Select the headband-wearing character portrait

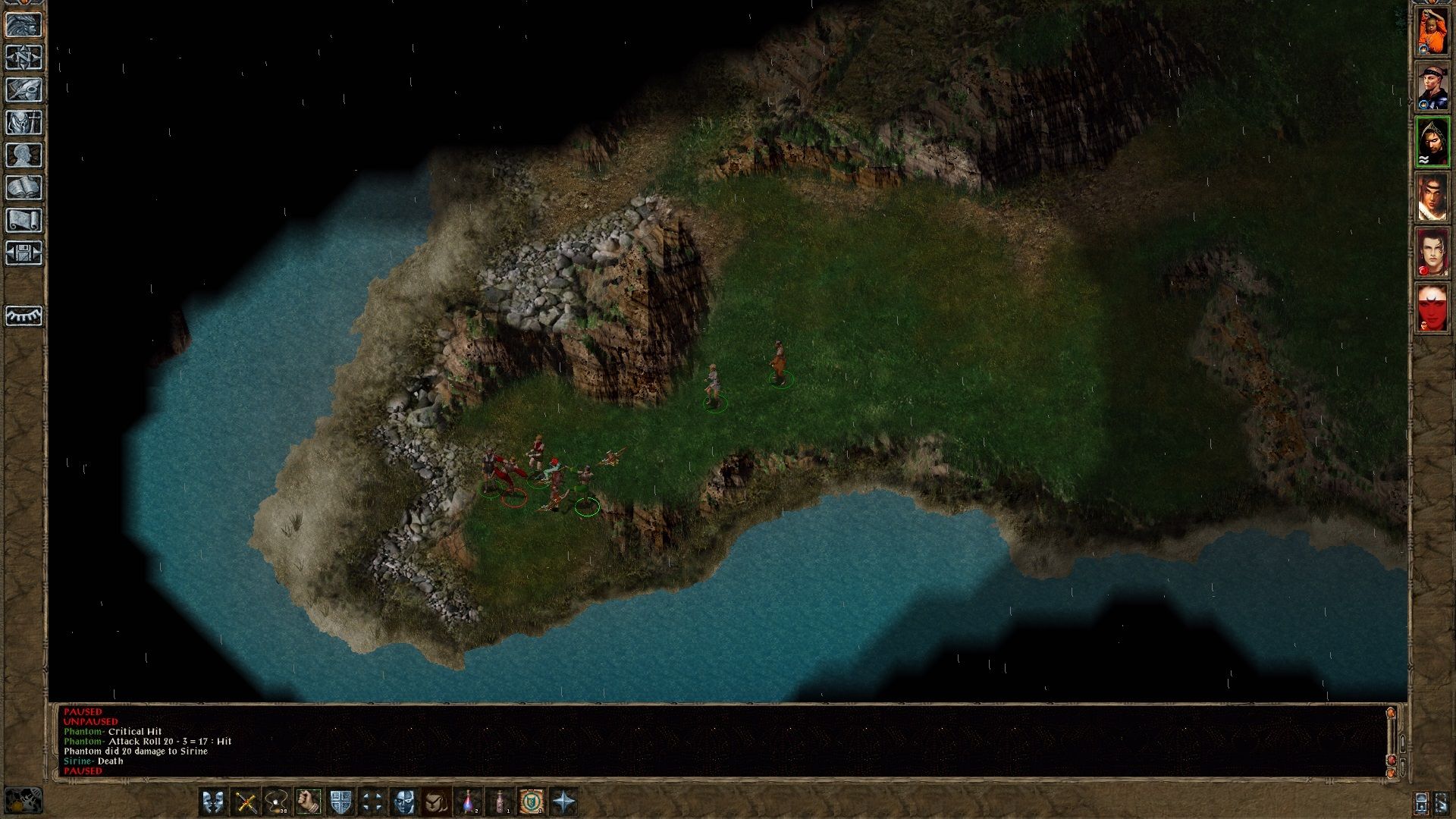1432,86
